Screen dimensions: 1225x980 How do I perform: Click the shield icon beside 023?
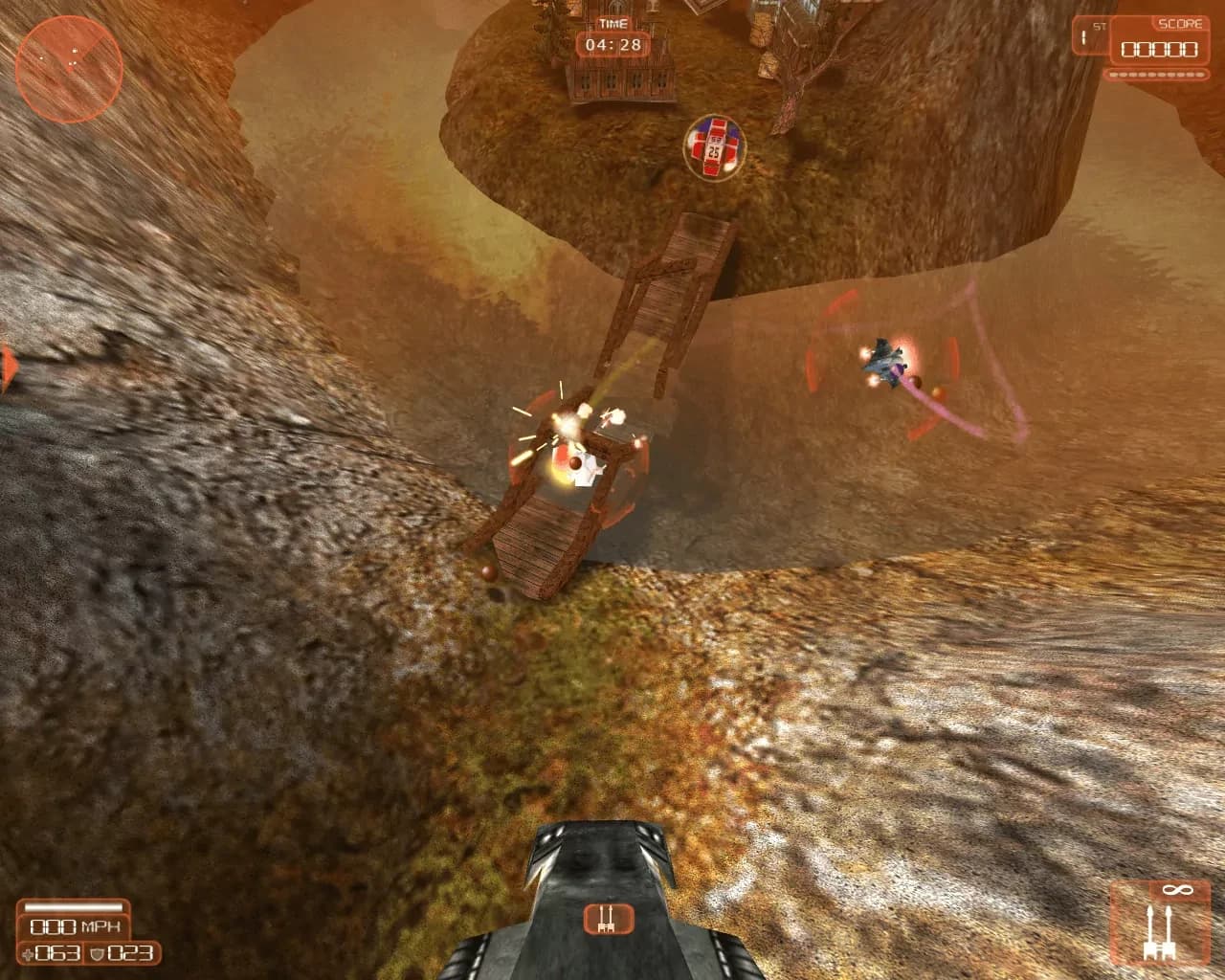[x=96, y=953]
